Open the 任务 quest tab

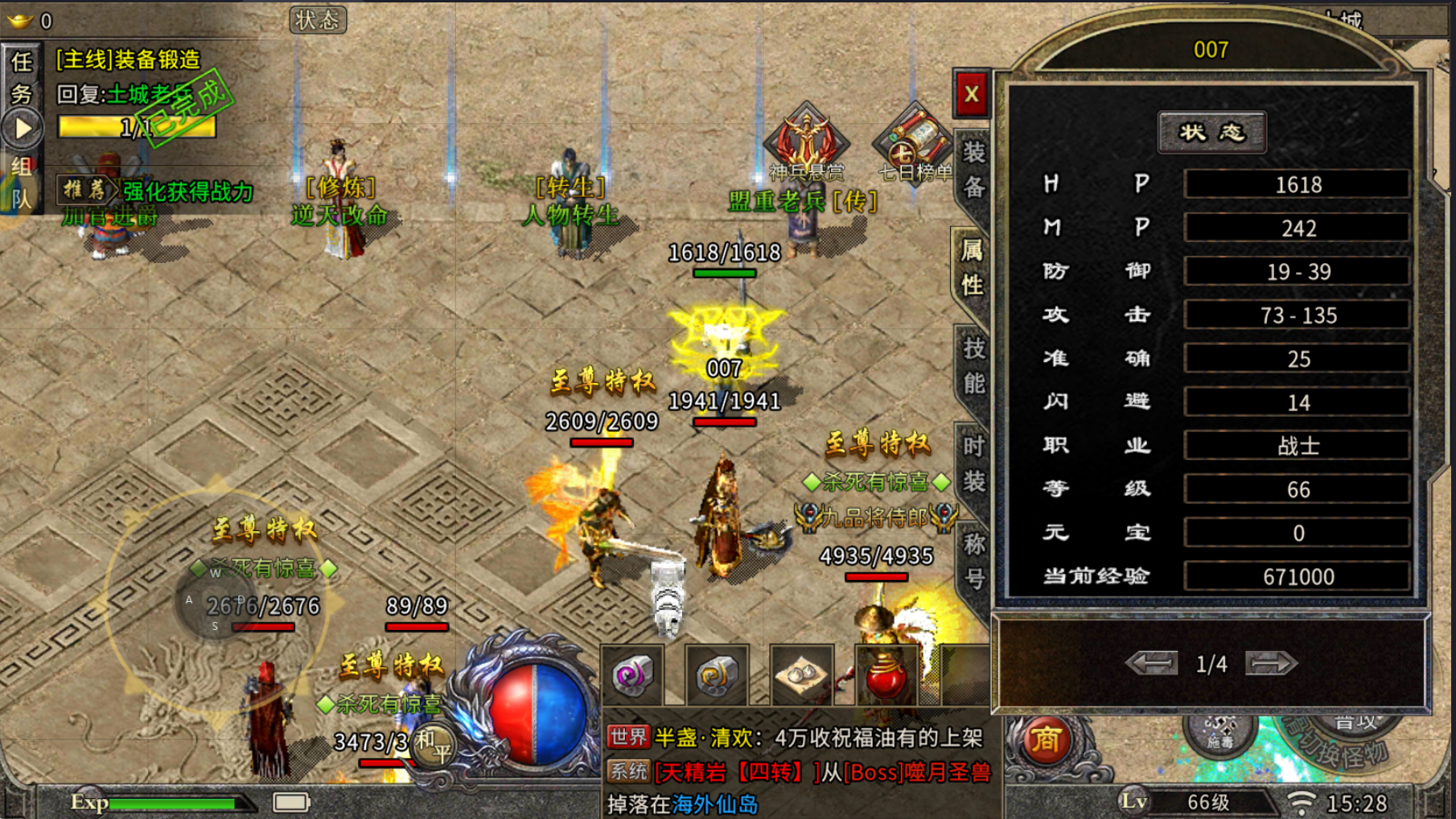pyautogui.click(x=22, y=77)
